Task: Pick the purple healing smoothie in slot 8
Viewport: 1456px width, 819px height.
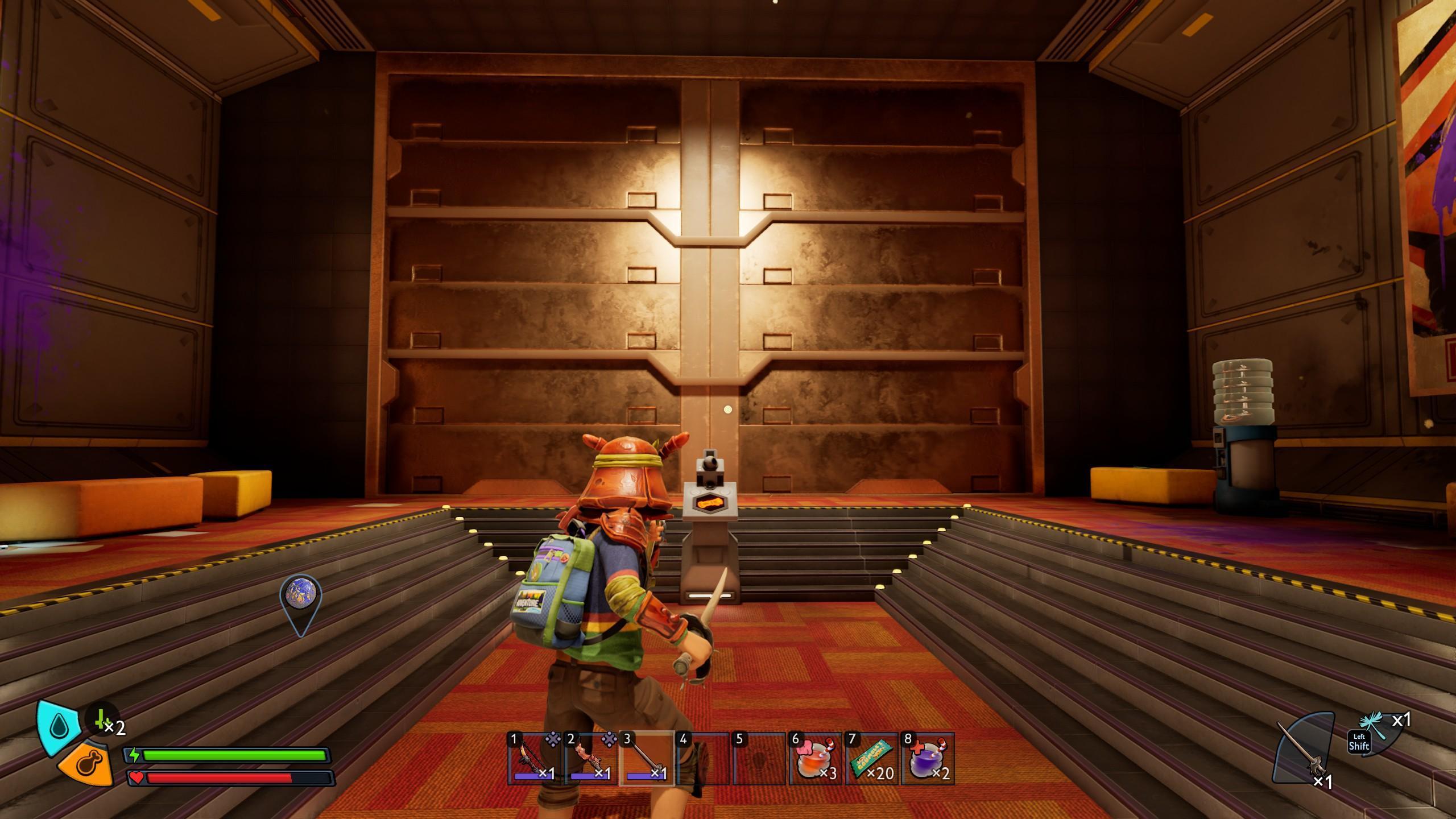Action: tap(926, 759)
